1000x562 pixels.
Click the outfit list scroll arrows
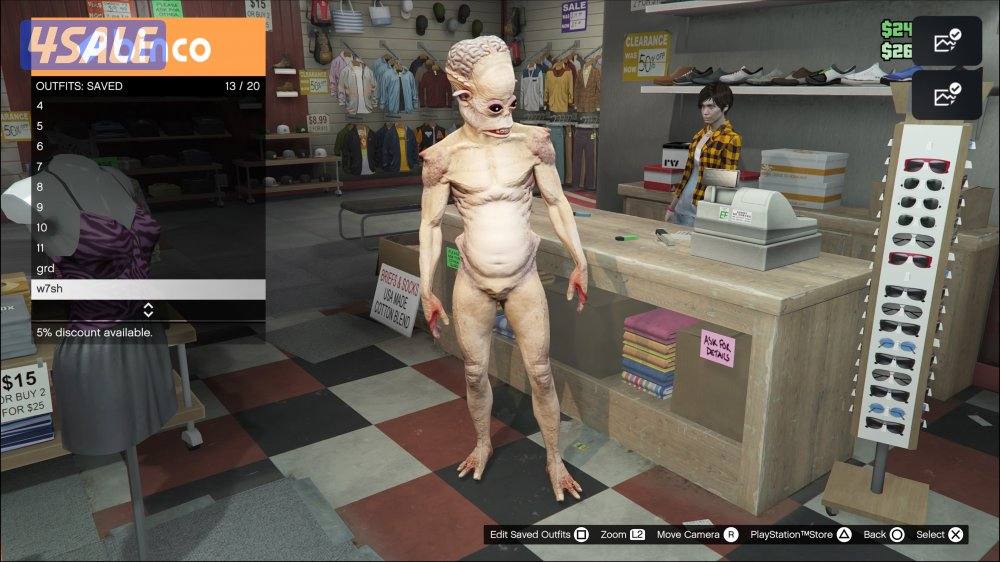[148, 310]
